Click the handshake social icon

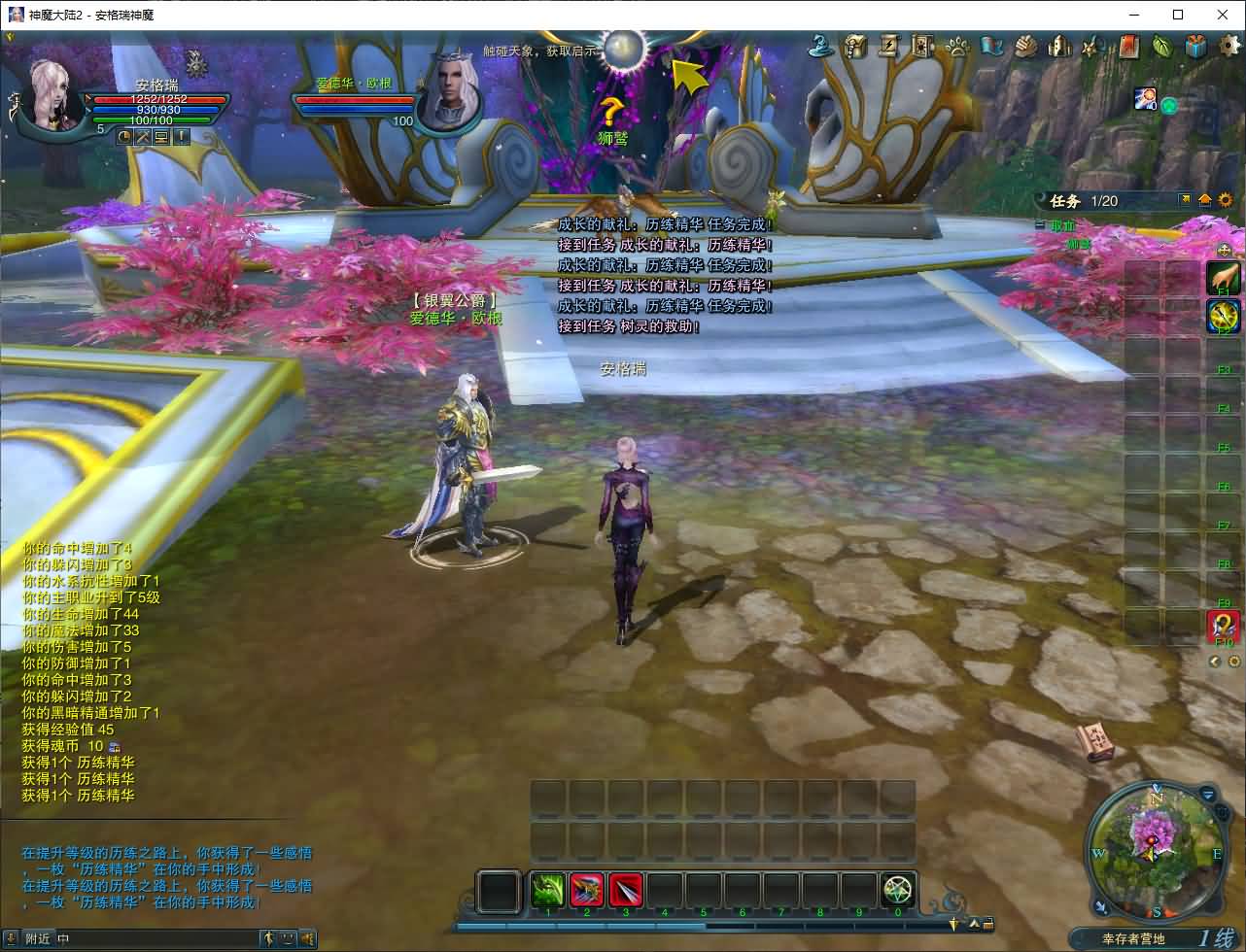(1026, 46)
